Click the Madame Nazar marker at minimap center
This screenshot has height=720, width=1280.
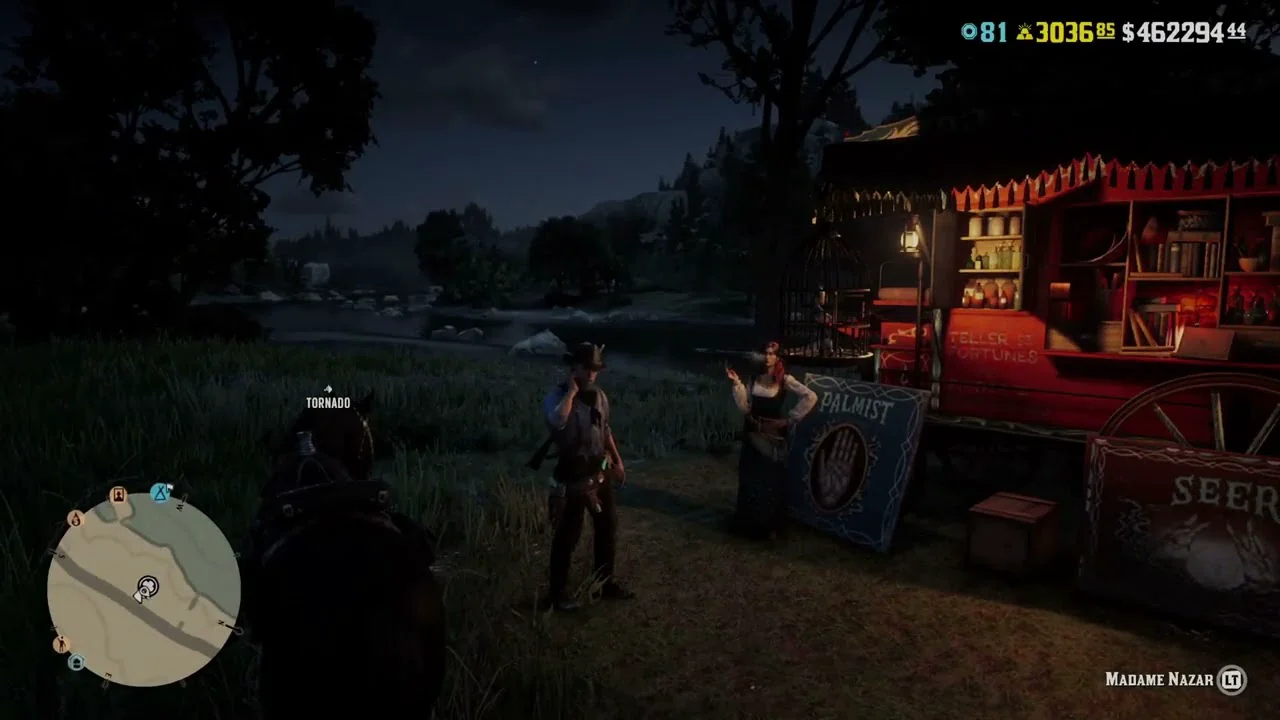148,587
